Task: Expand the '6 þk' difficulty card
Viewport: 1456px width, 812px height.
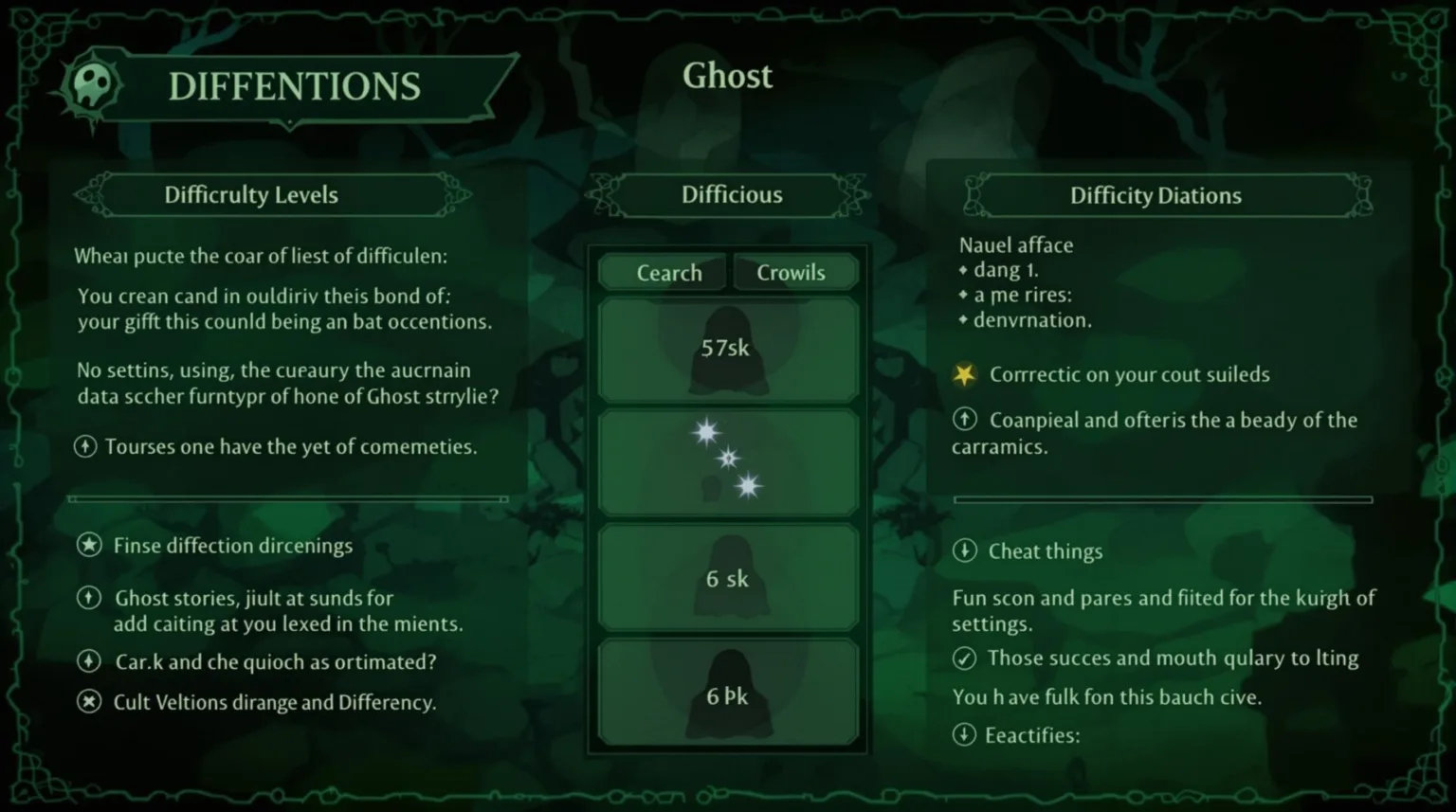Action: pos(727,693)
